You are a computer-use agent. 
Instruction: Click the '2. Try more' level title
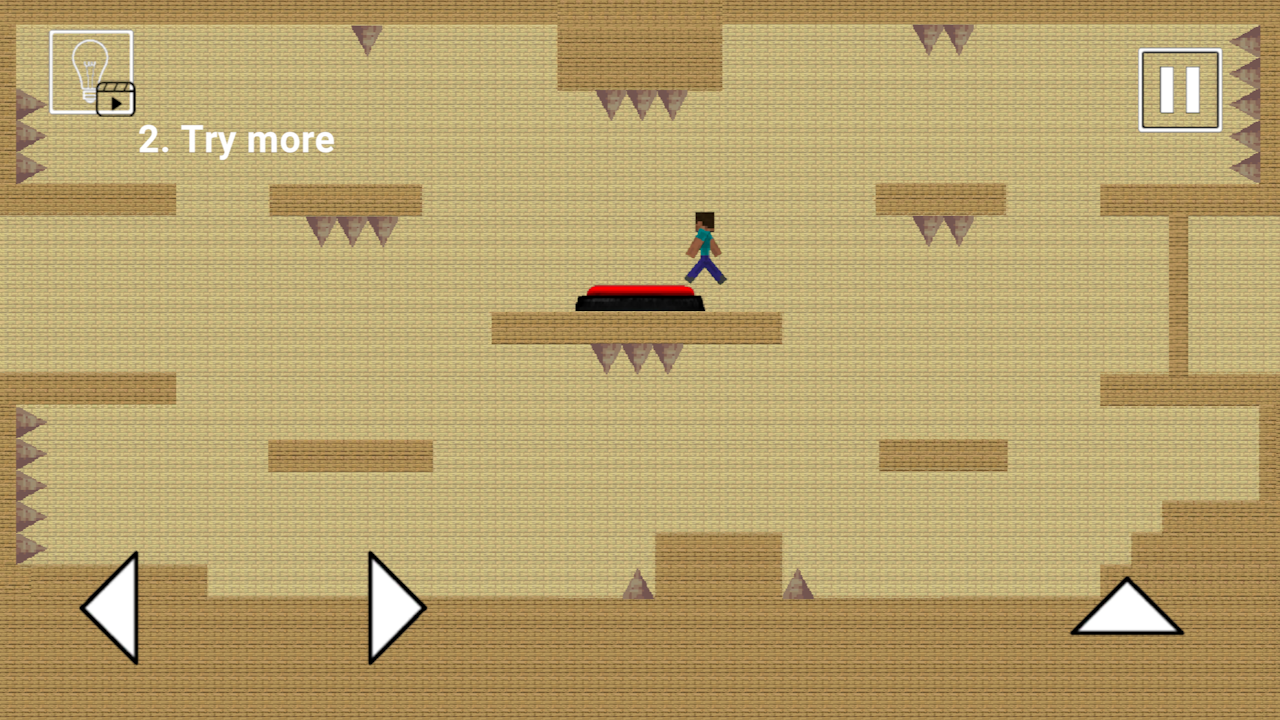point(236,140)
